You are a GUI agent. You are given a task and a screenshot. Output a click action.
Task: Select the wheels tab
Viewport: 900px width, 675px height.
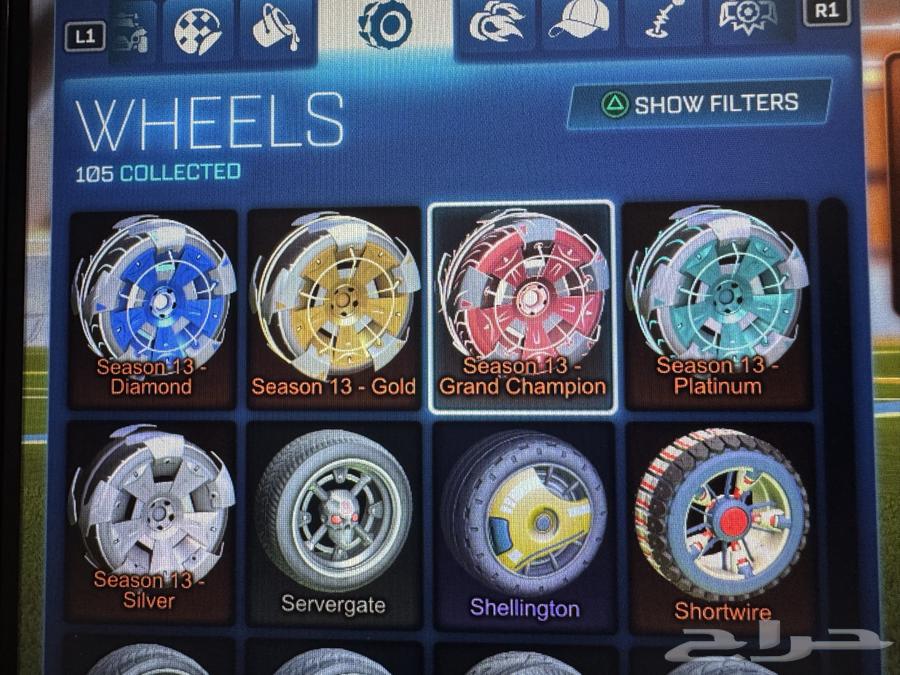pos(385,24)
